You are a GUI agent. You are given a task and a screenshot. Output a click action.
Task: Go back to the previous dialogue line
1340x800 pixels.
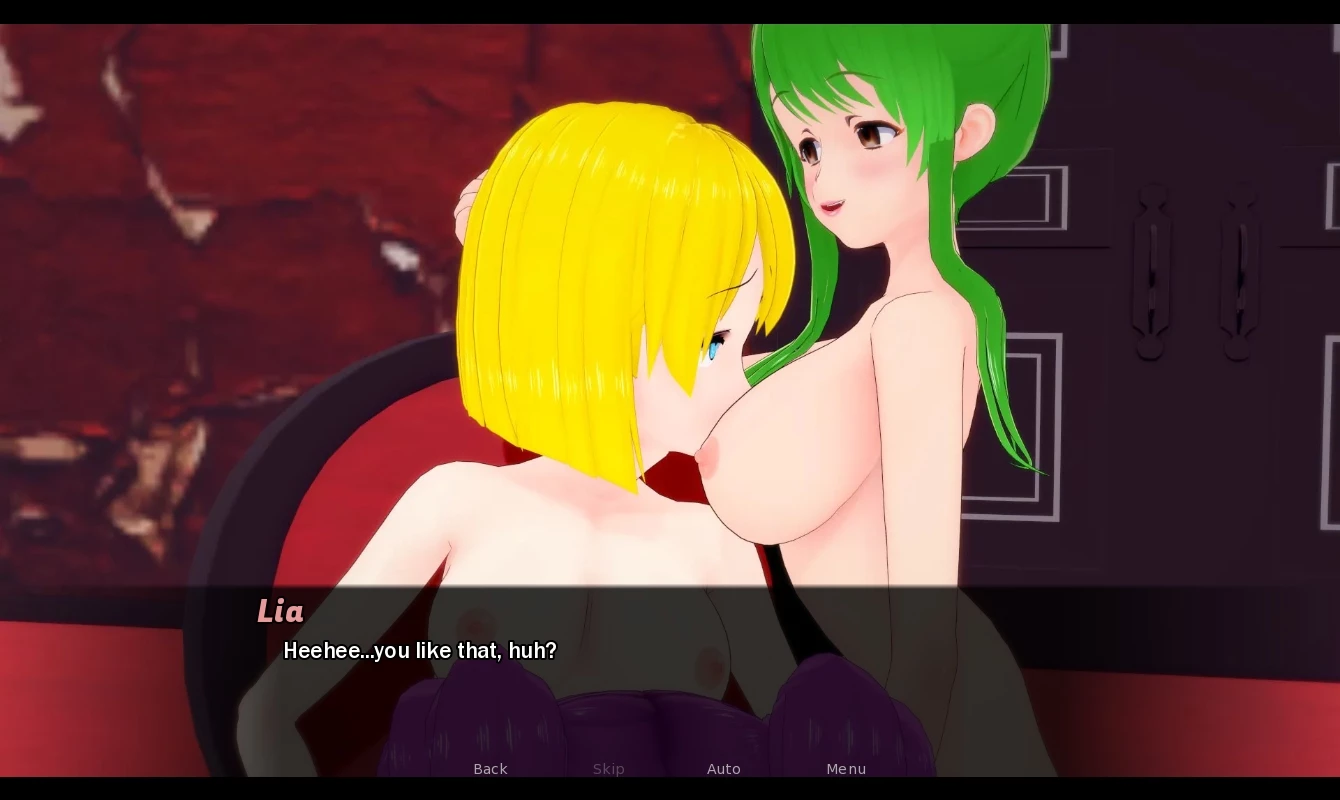pyautogui.click(x=490, y=769)
